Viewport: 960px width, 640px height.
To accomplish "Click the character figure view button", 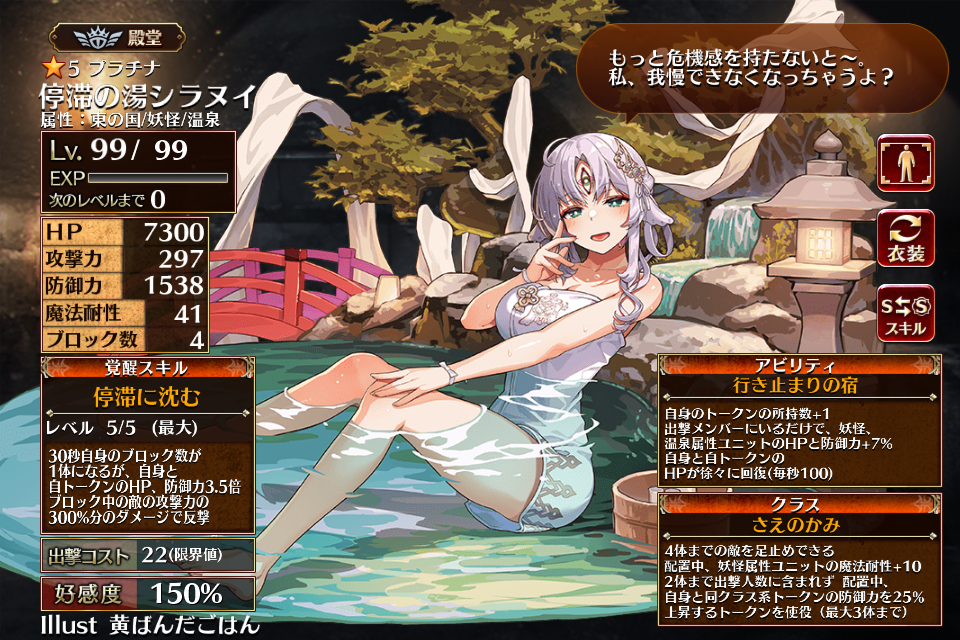I will [906, 163].
